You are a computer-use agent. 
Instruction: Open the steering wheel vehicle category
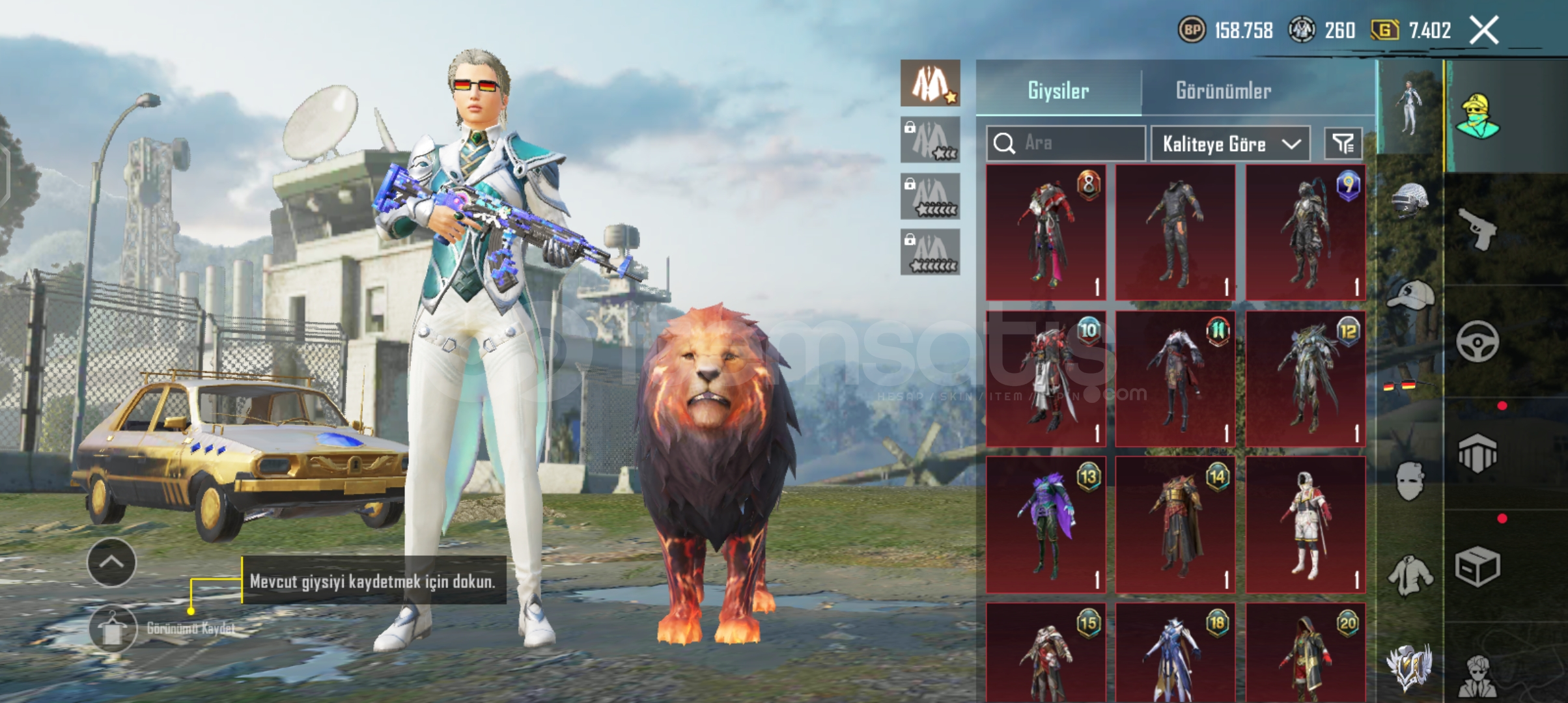(1477, 342)
